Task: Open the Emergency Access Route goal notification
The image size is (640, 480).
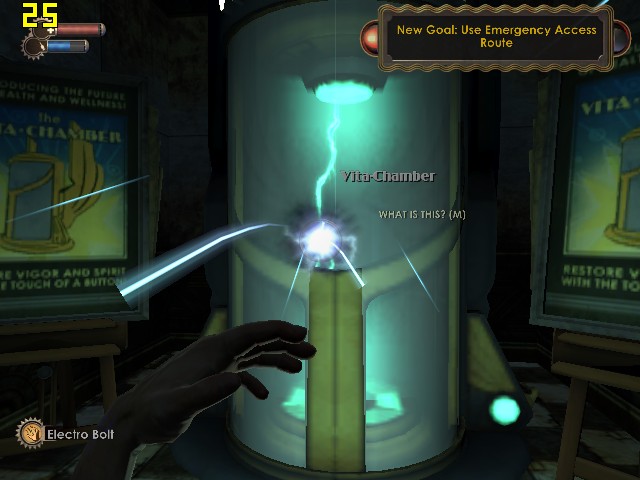Action: (x=496, y=37)
